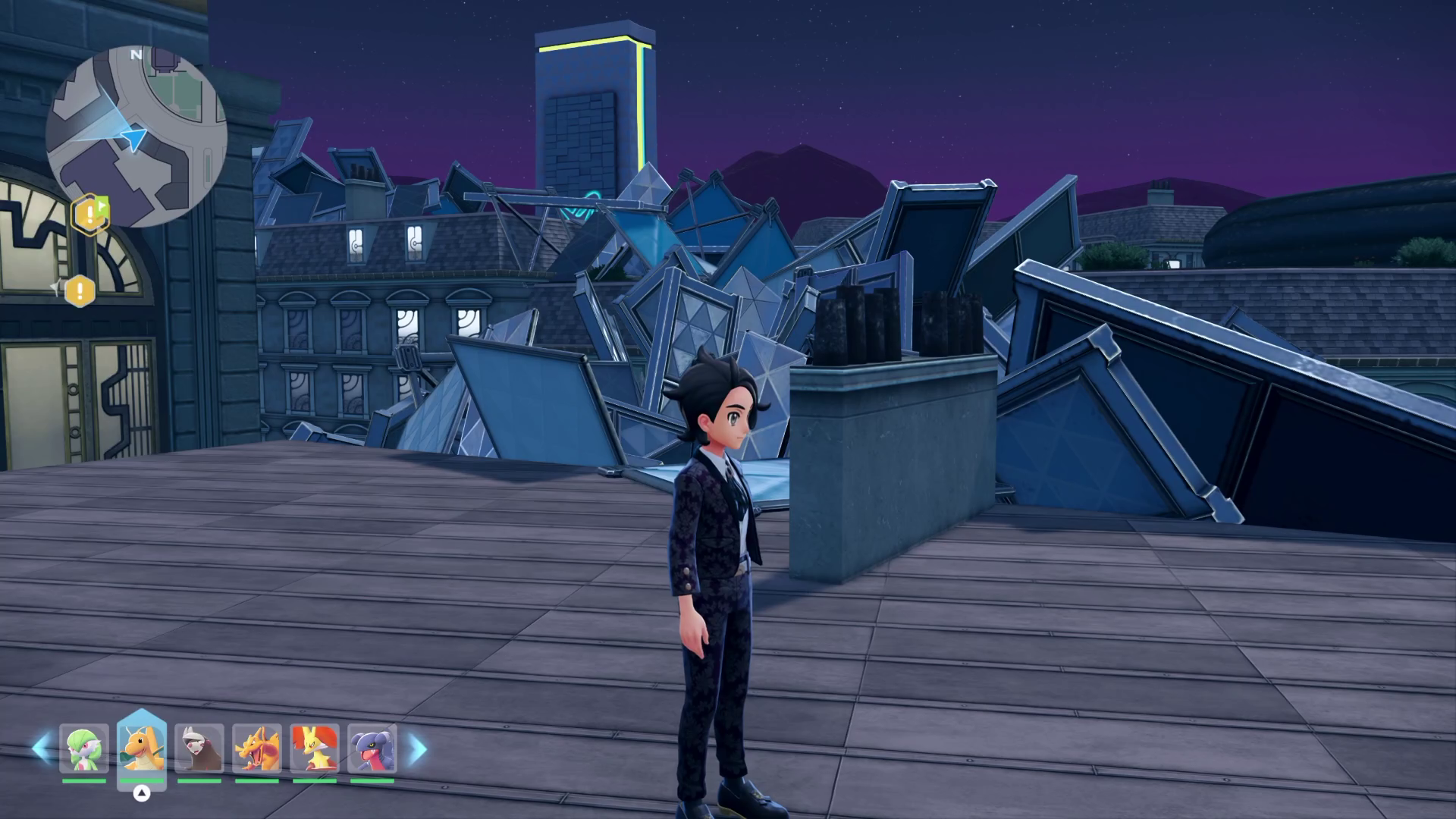Viewport: 1456px width, 819px height.
Task: Open the circular minimap
Action: click(136, 136)
